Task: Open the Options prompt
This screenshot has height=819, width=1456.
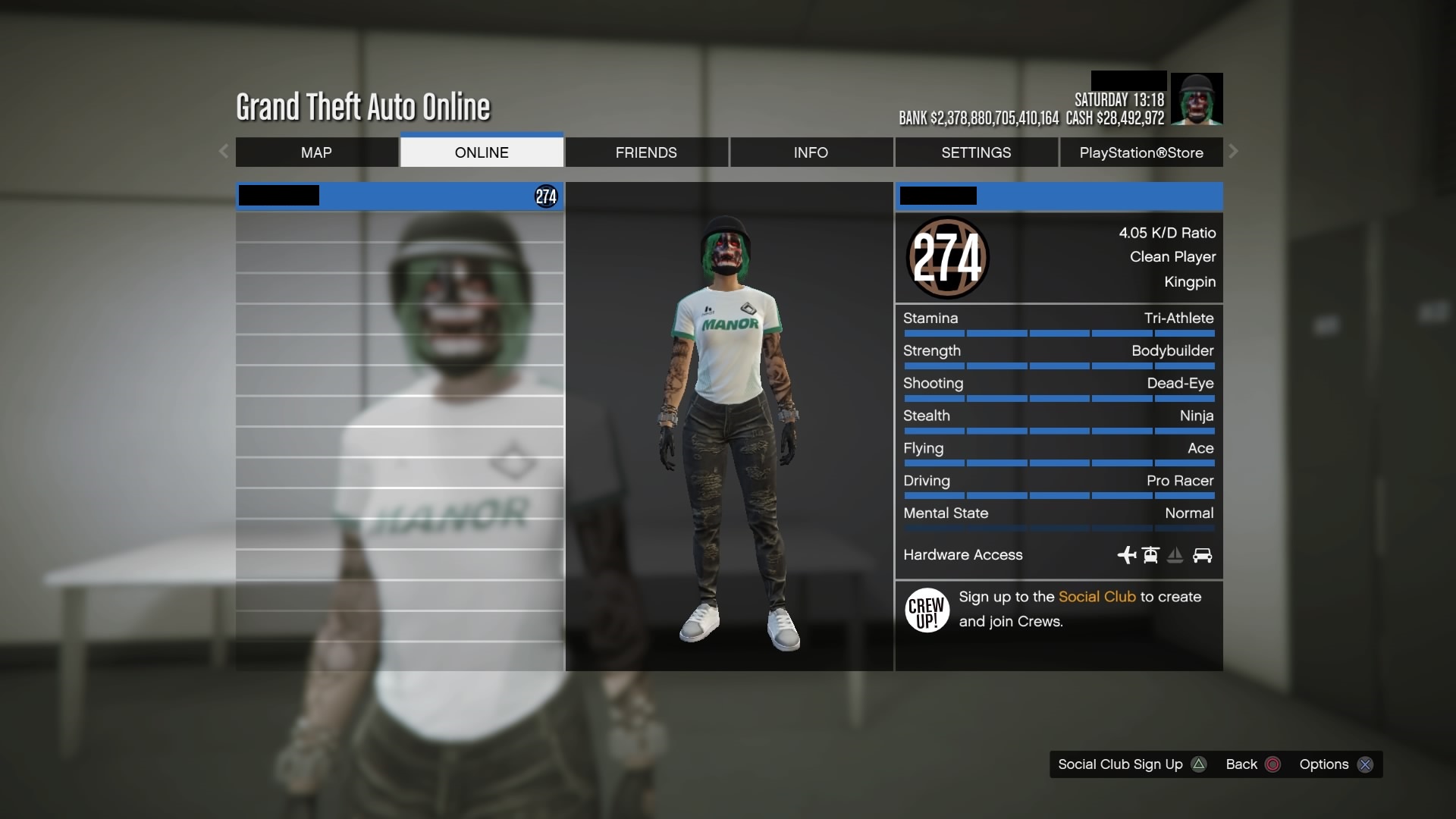Action: click(1335, 764)
